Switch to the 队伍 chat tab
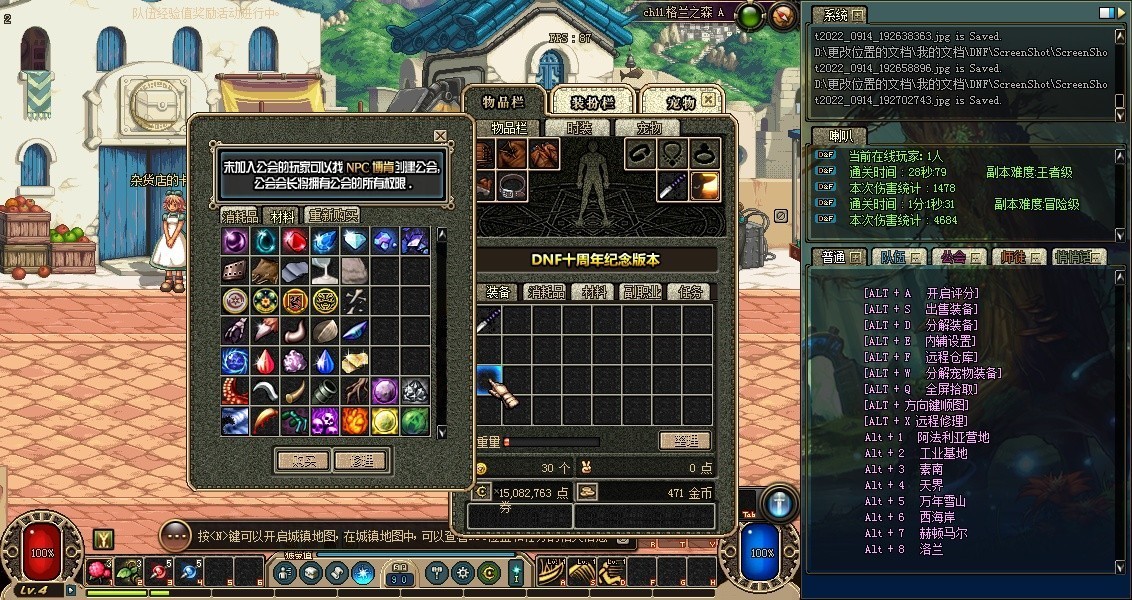Viewport: 1132px width, 600px height. coord(893,257)
